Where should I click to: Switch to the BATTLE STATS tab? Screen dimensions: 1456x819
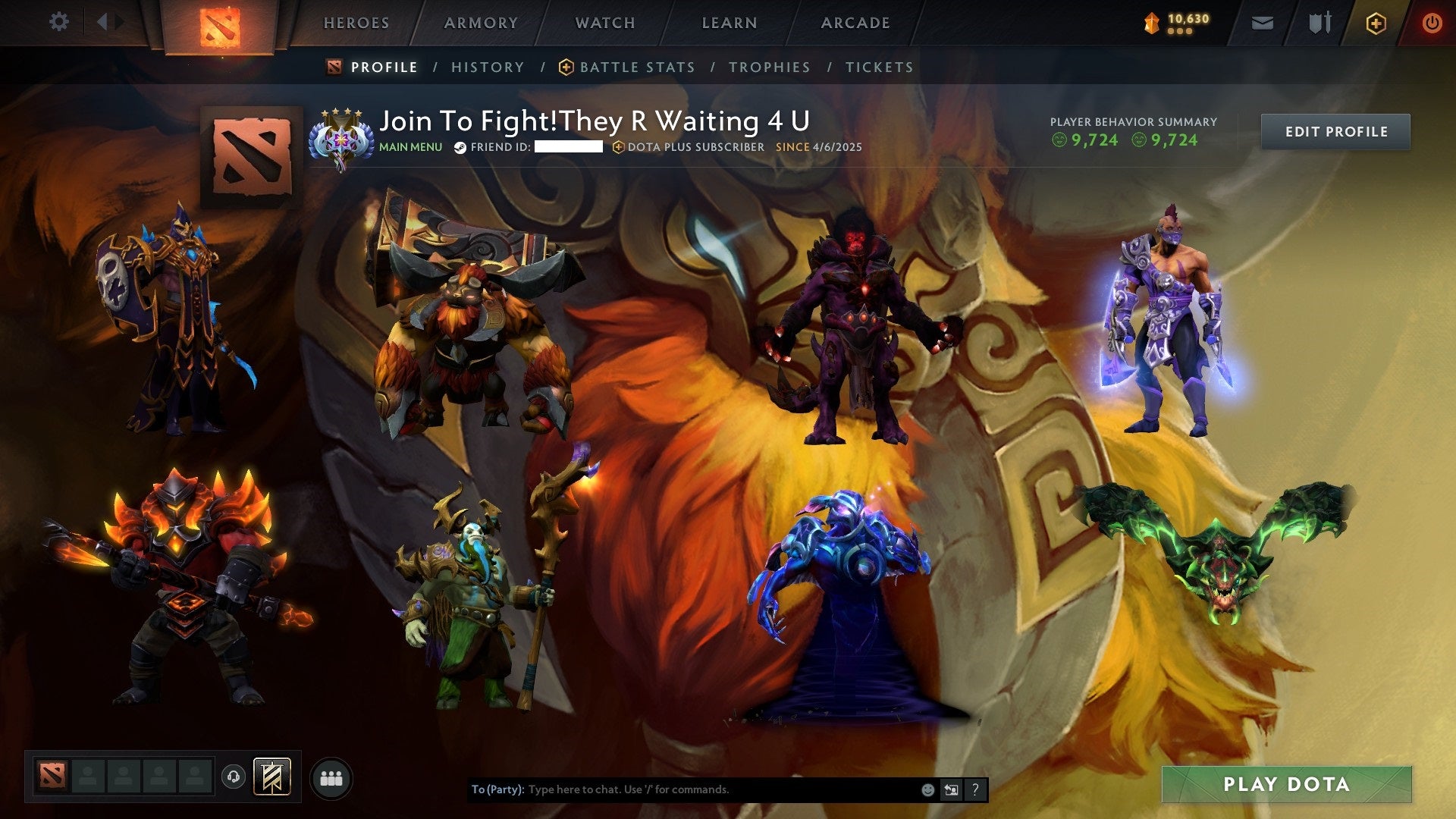tap(636, 67)
